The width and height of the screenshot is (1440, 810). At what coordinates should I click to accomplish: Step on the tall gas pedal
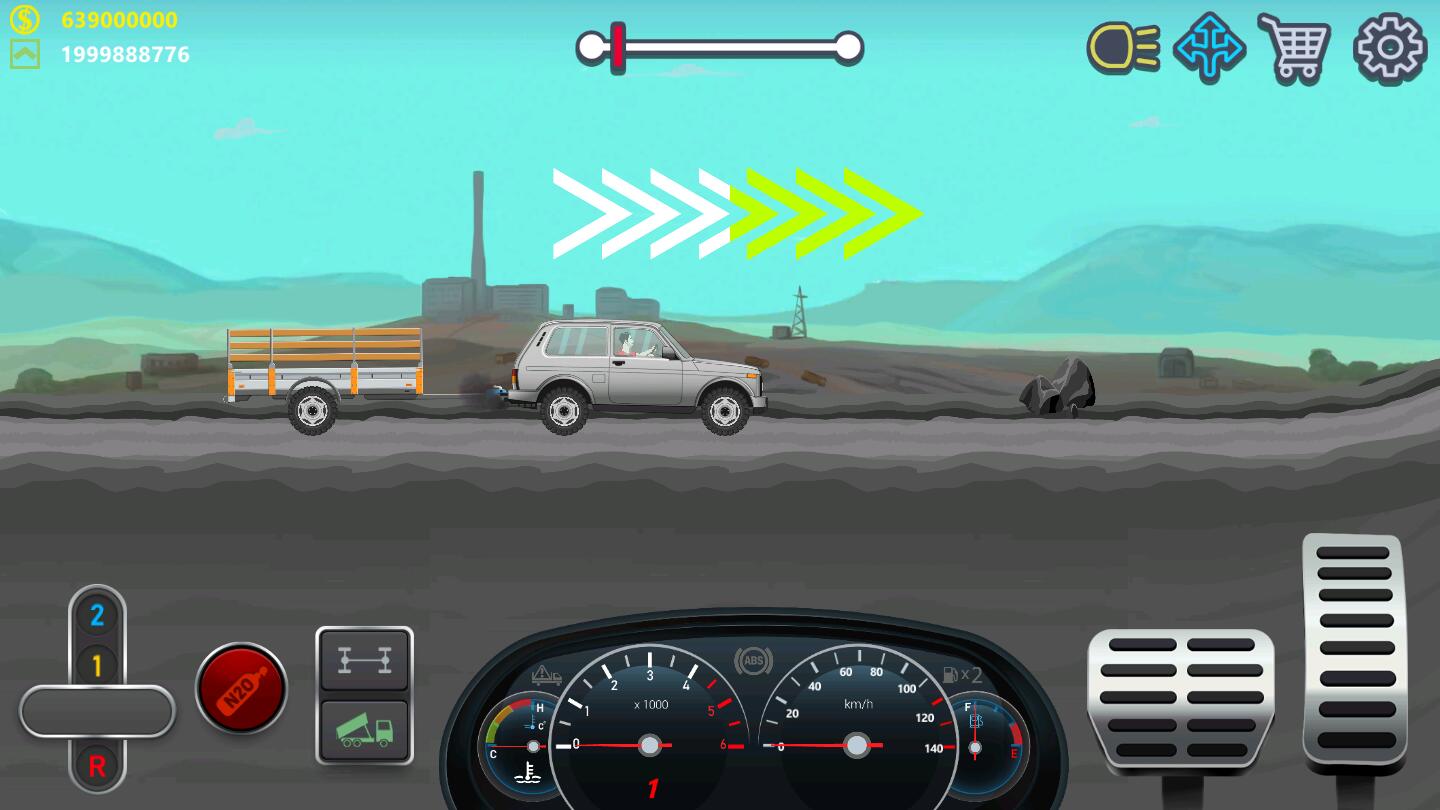1353,651
